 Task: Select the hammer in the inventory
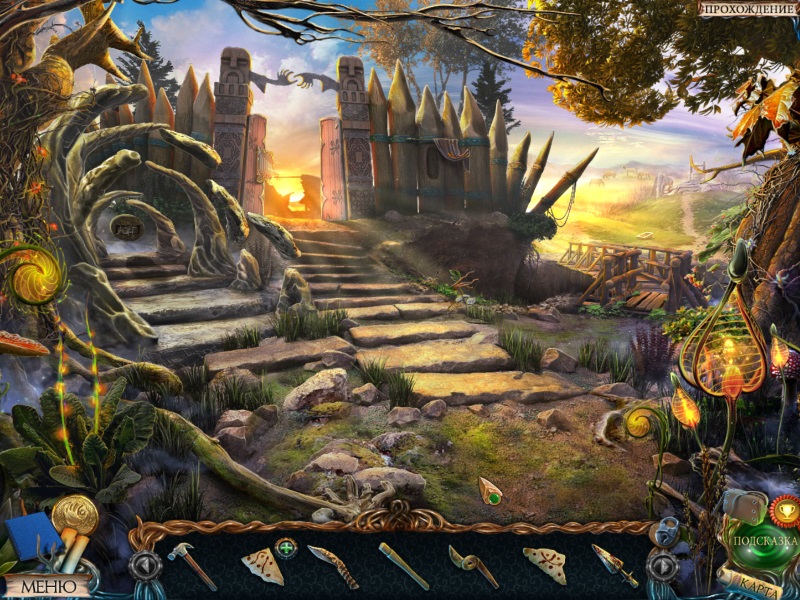pos(191,564)
